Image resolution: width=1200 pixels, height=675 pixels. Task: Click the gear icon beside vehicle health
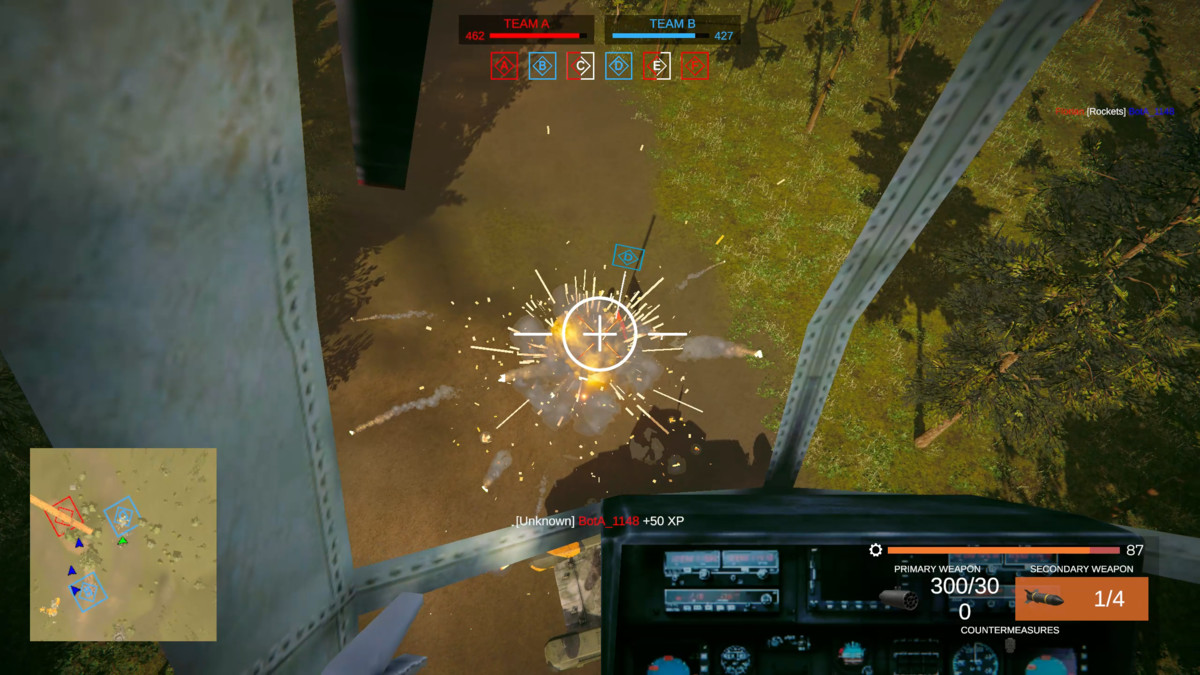876,550
